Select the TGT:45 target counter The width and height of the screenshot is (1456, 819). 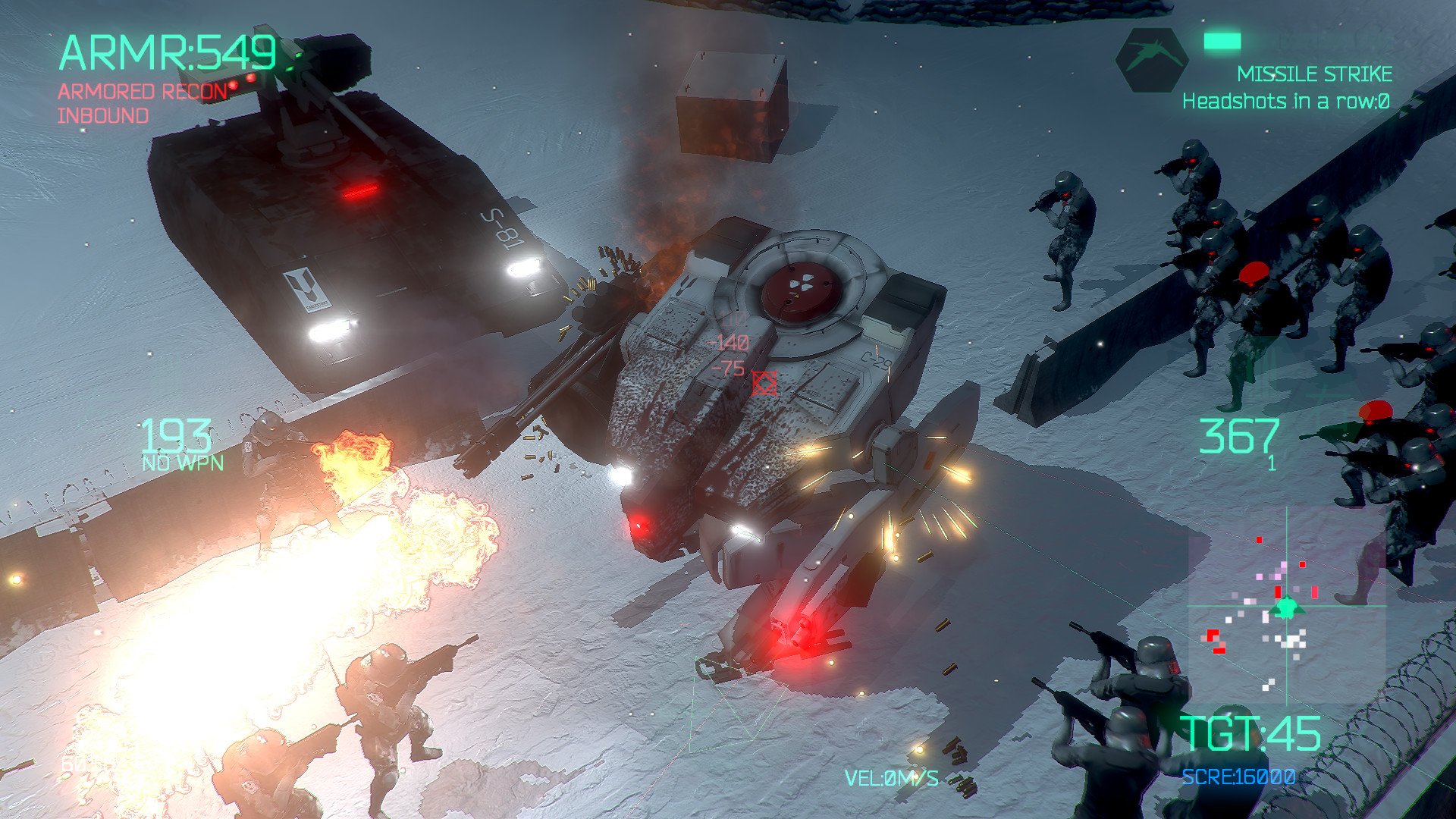[1253, 733]
